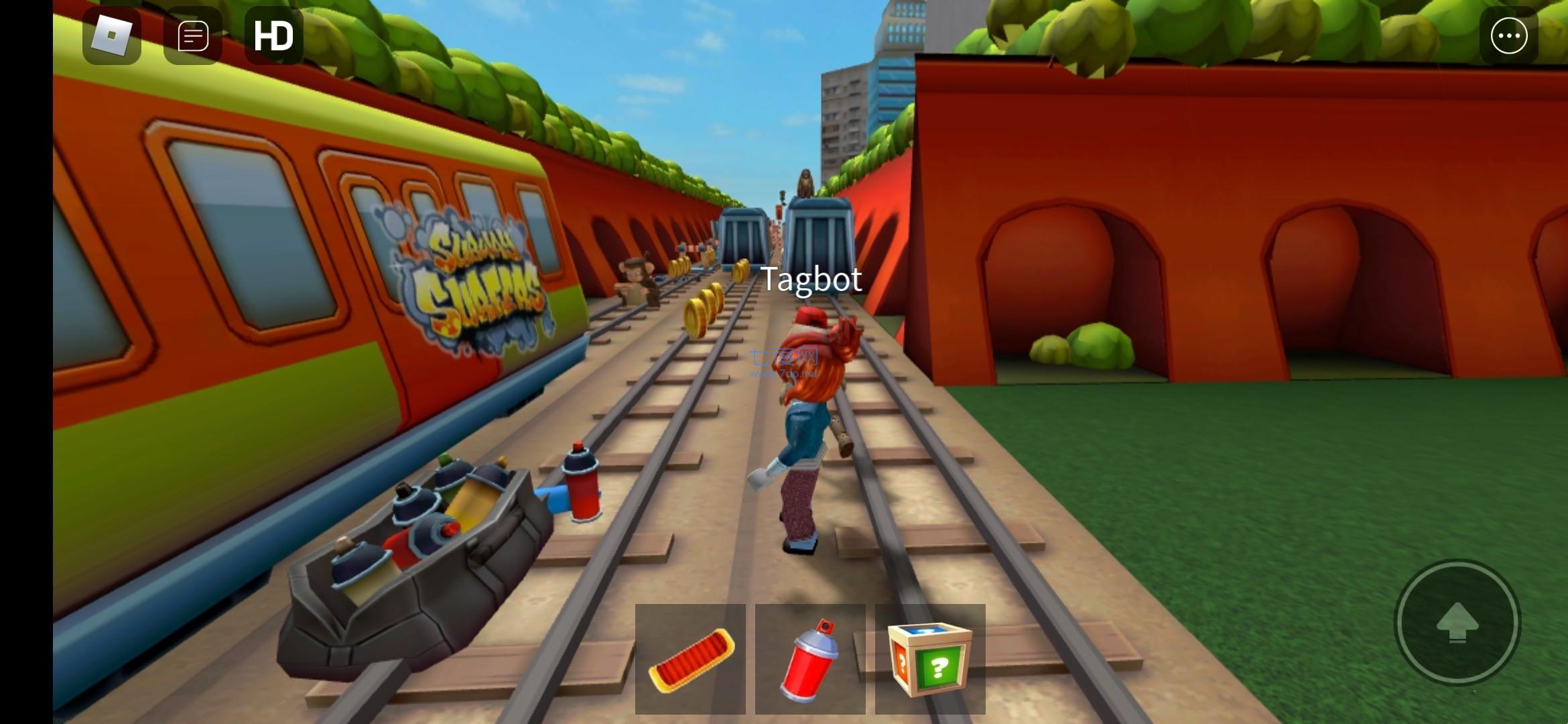
Task: Activate the mystery box power-up
Action: (x=930, y=658)
